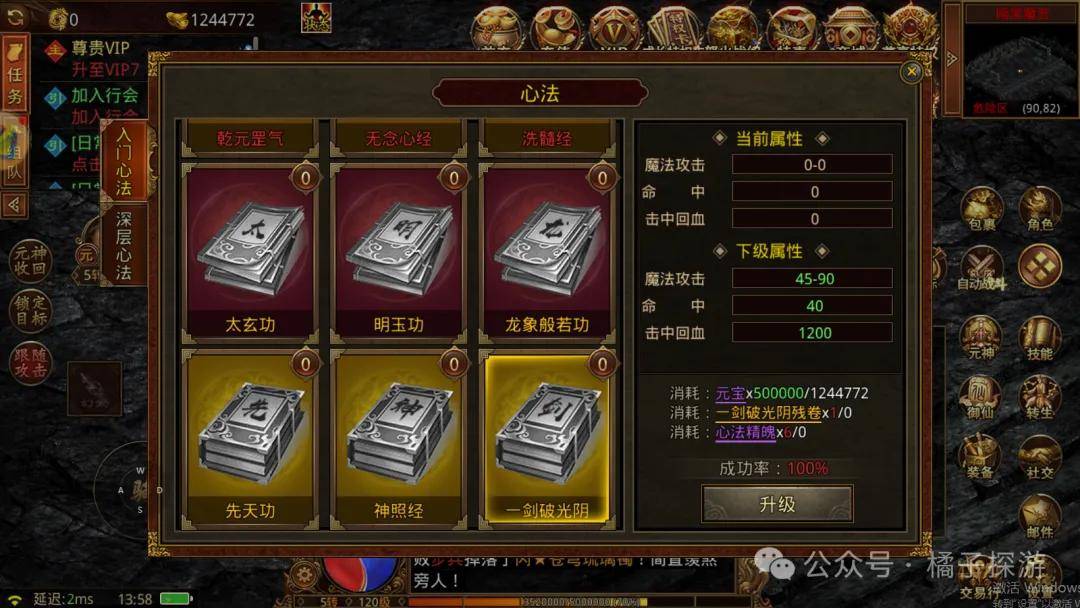Open the 技能 skills icon

pyautogui.click(x=1040, y=340)
